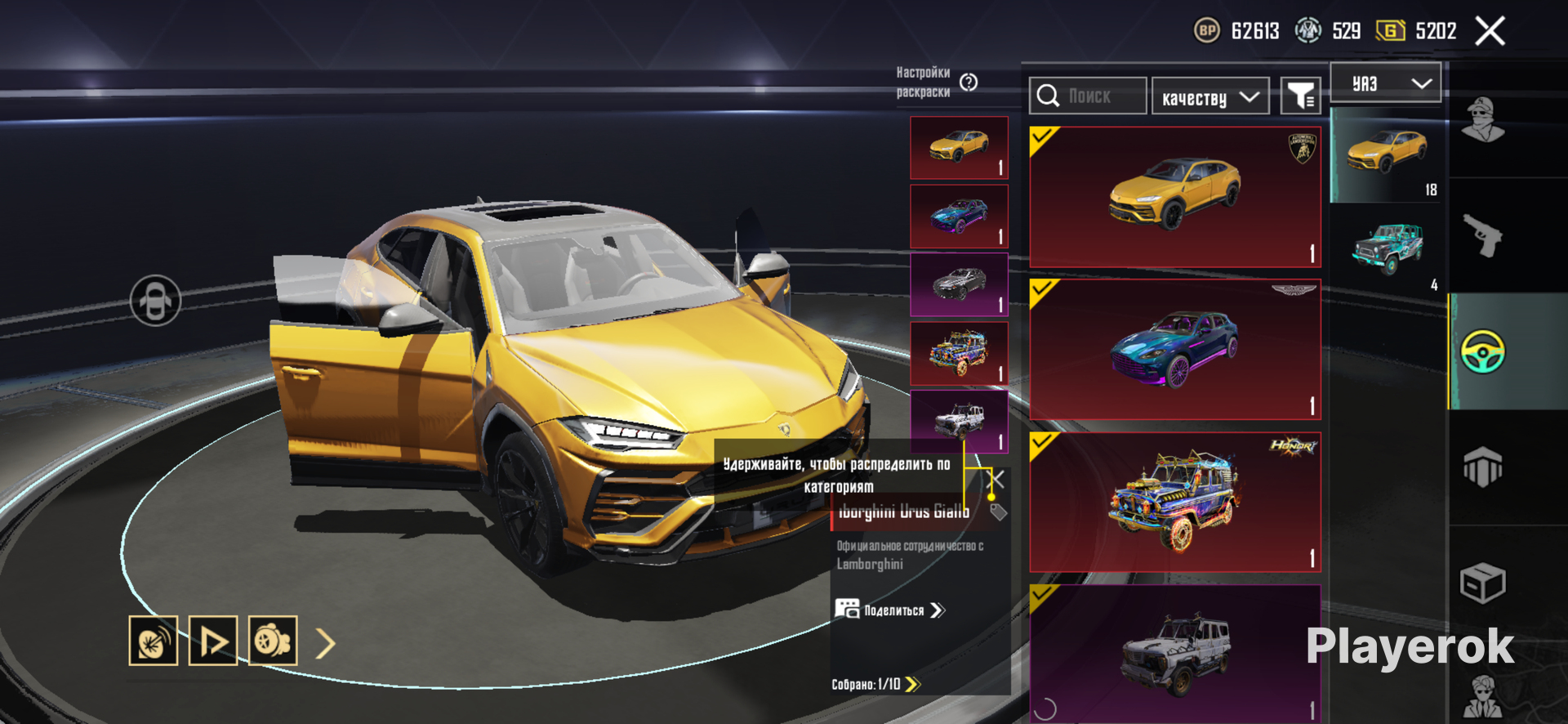Click the Поделиться share button
Screen dimensions: 1568x724
[890, 610]
